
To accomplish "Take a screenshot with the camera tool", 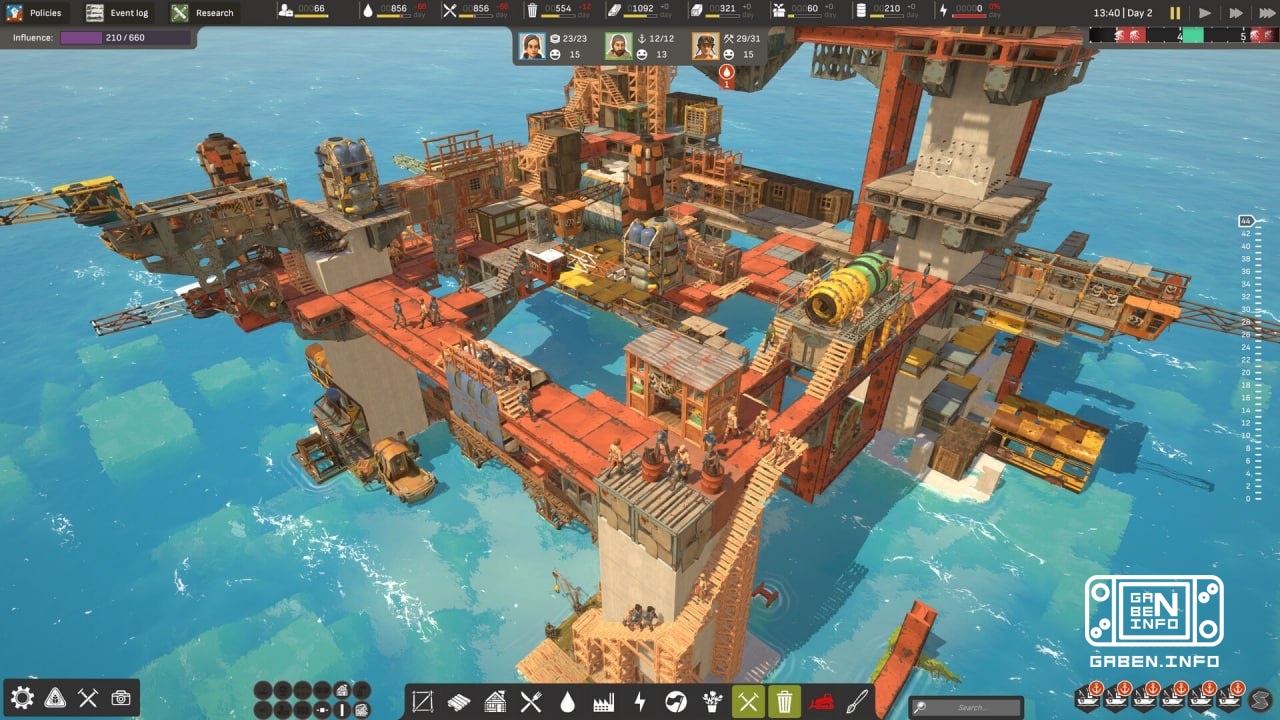I will (121, 700).
